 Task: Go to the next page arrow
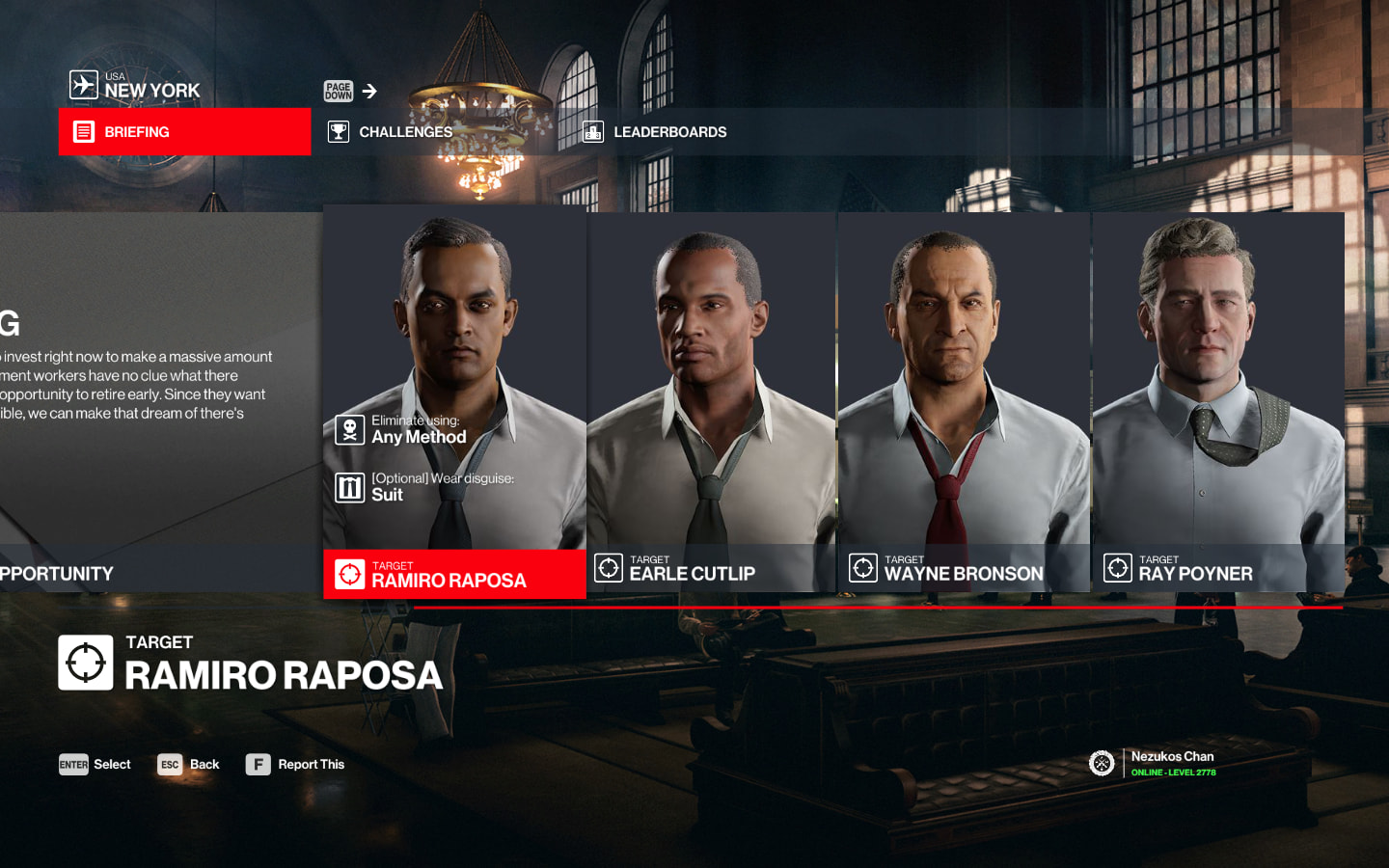[x=369, y=92]
